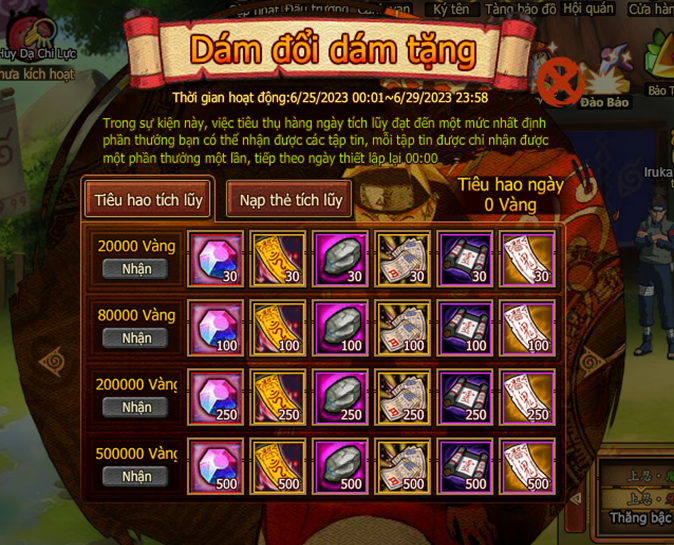The width and height of the screenshot is (674, 545).
Task: Select the map papers reward with count 100
Action: [403, 328]
